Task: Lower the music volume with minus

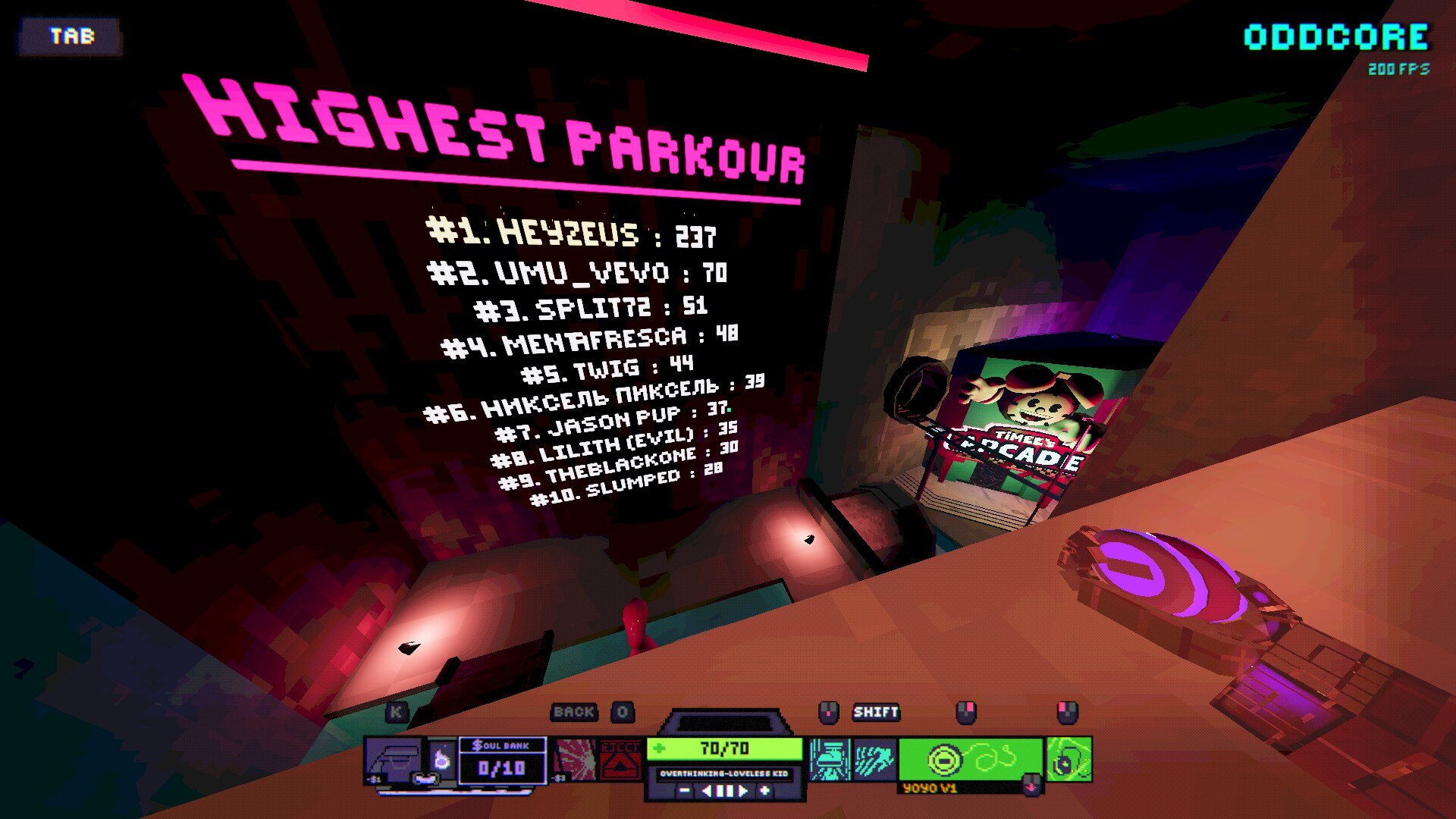Action: pos(685,791)
